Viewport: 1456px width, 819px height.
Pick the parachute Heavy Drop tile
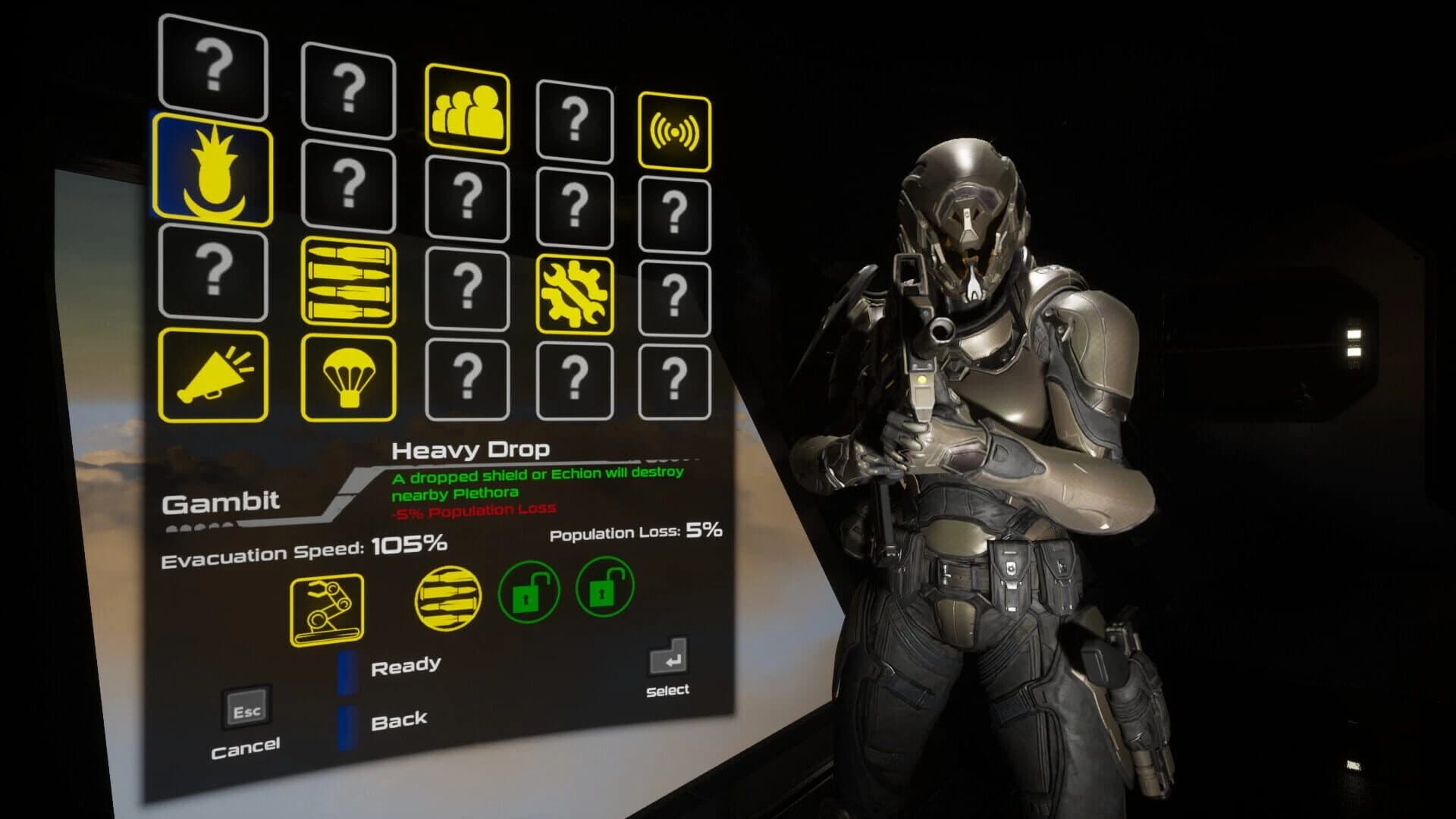coord(348,378)
